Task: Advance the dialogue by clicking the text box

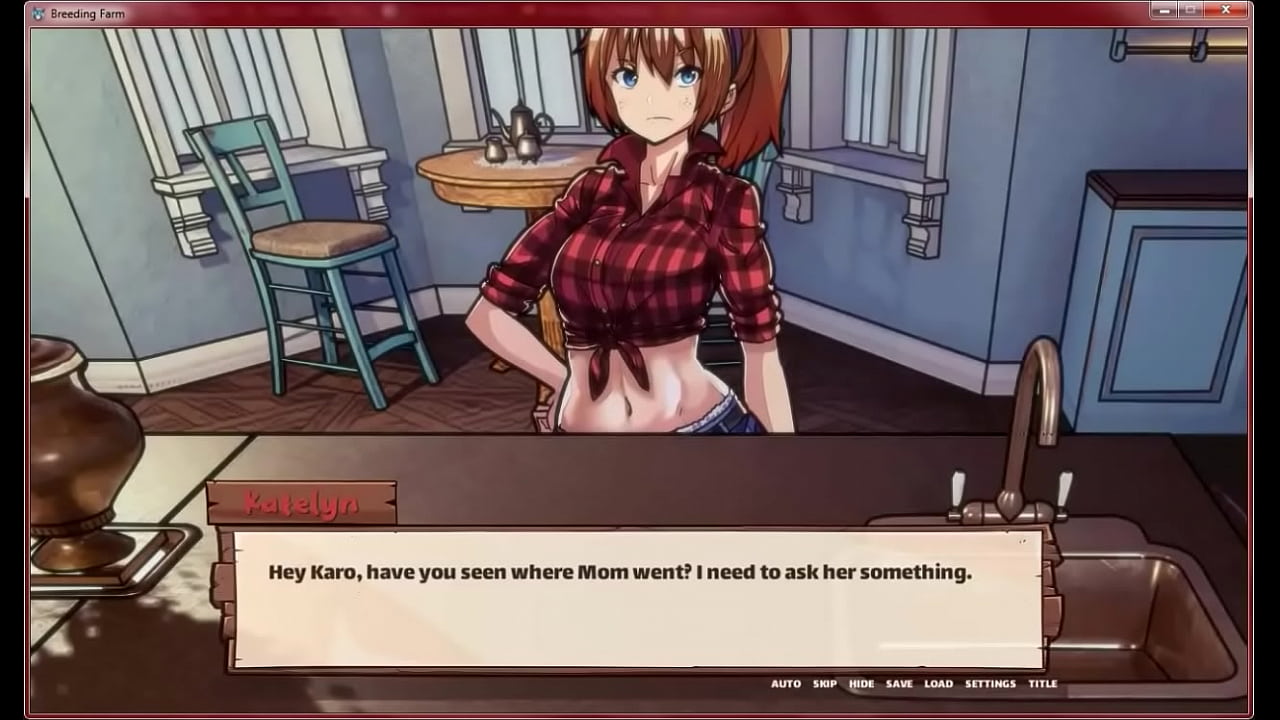Action: tap(636, 598)
